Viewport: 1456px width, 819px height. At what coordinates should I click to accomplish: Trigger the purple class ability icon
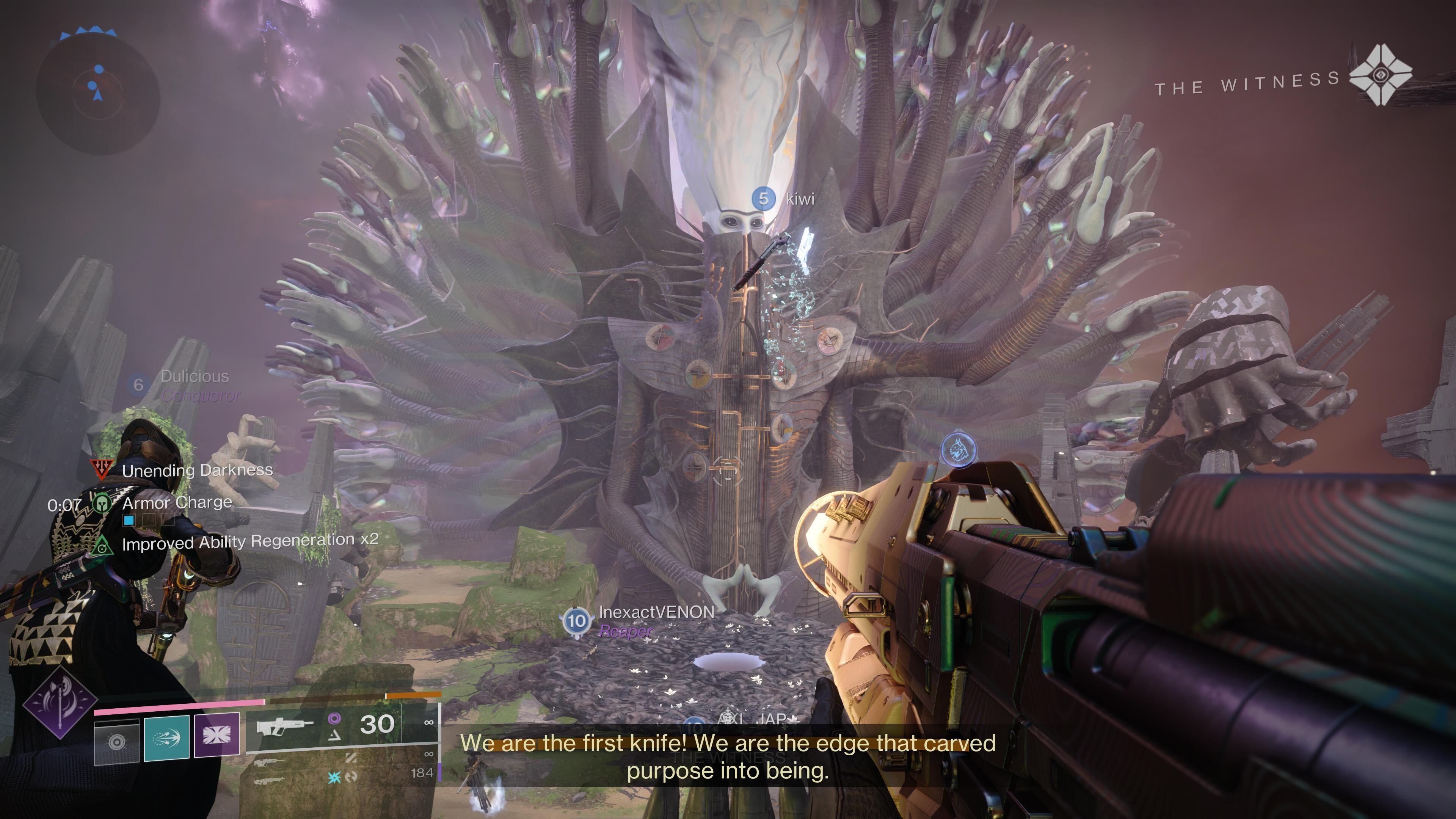[217, 735]
